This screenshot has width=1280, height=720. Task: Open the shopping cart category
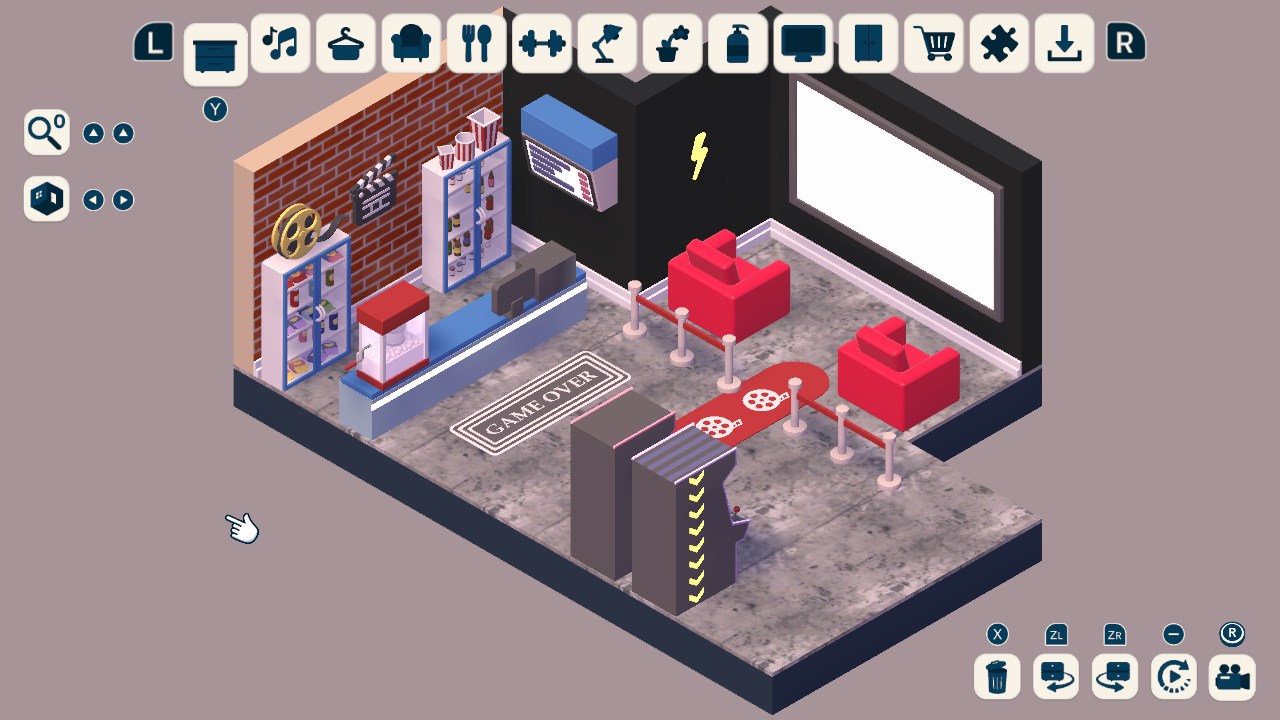pyautogui.click(x=933, y=44)
